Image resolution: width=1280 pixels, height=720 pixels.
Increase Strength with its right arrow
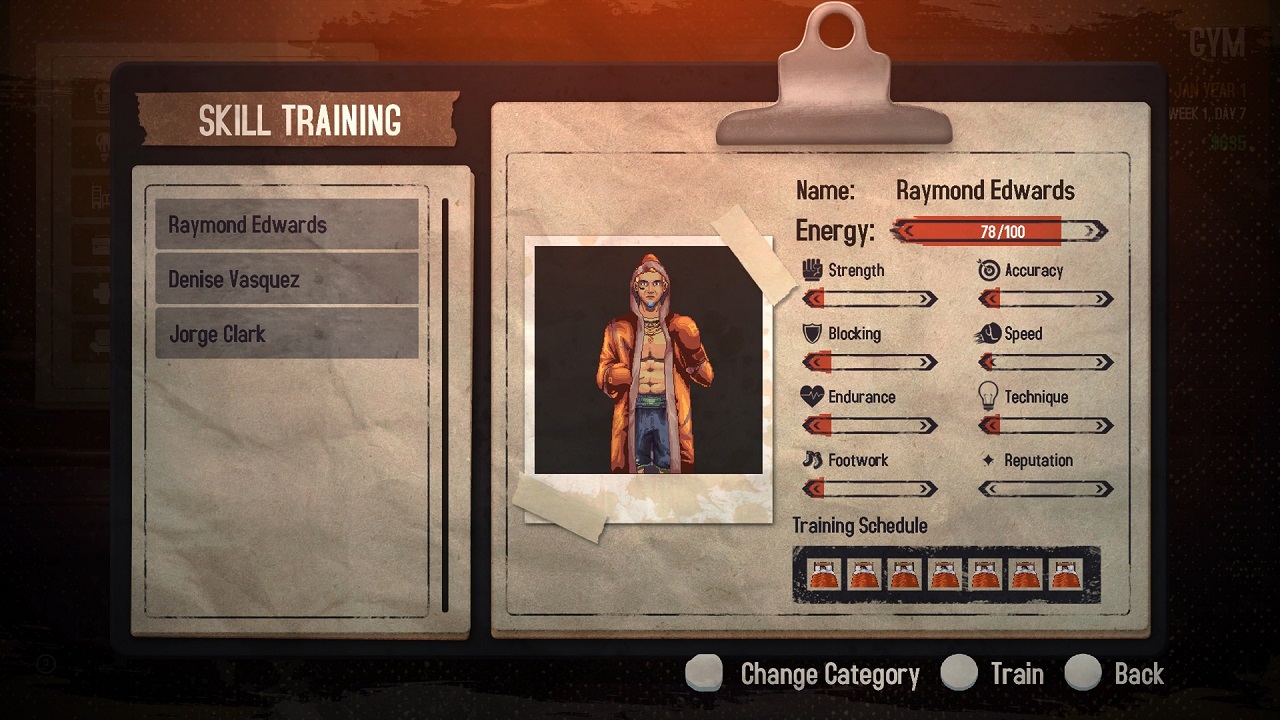[930, 297]
